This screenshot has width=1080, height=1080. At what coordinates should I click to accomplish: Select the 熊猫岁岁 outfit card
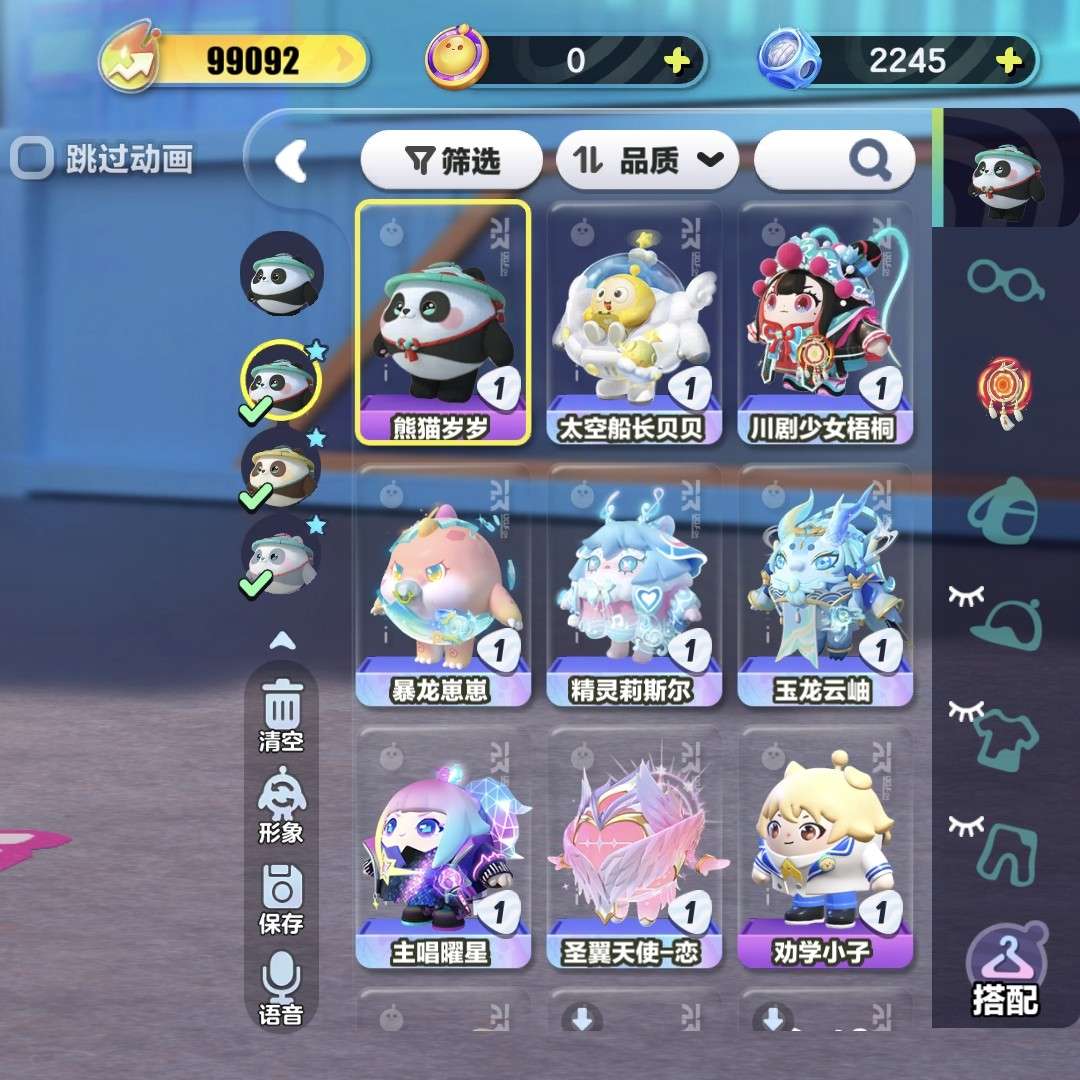click(442, 322)
